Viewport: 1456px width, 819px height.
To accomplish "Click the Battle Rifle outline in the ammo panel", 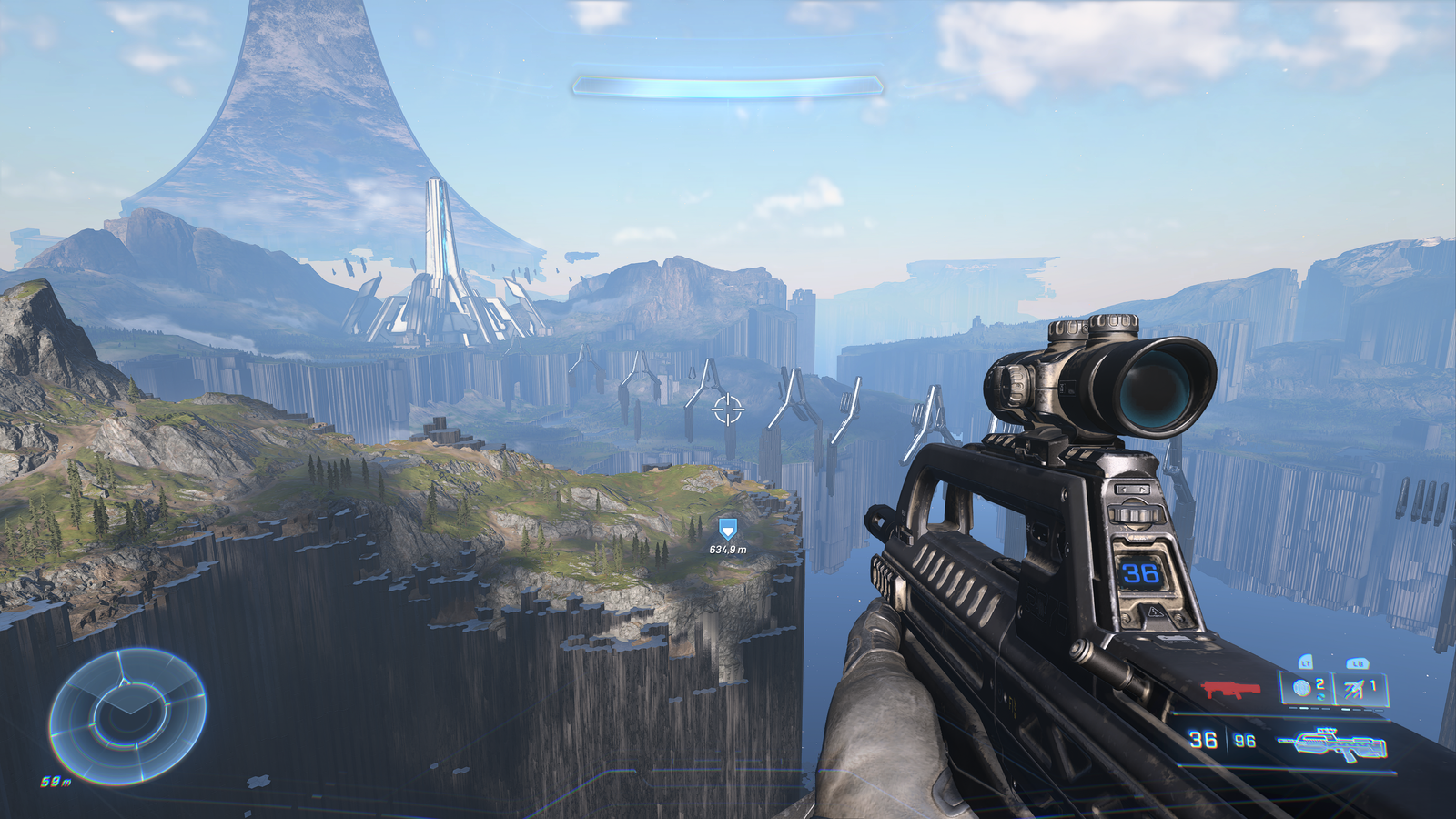I will 1332,743.
